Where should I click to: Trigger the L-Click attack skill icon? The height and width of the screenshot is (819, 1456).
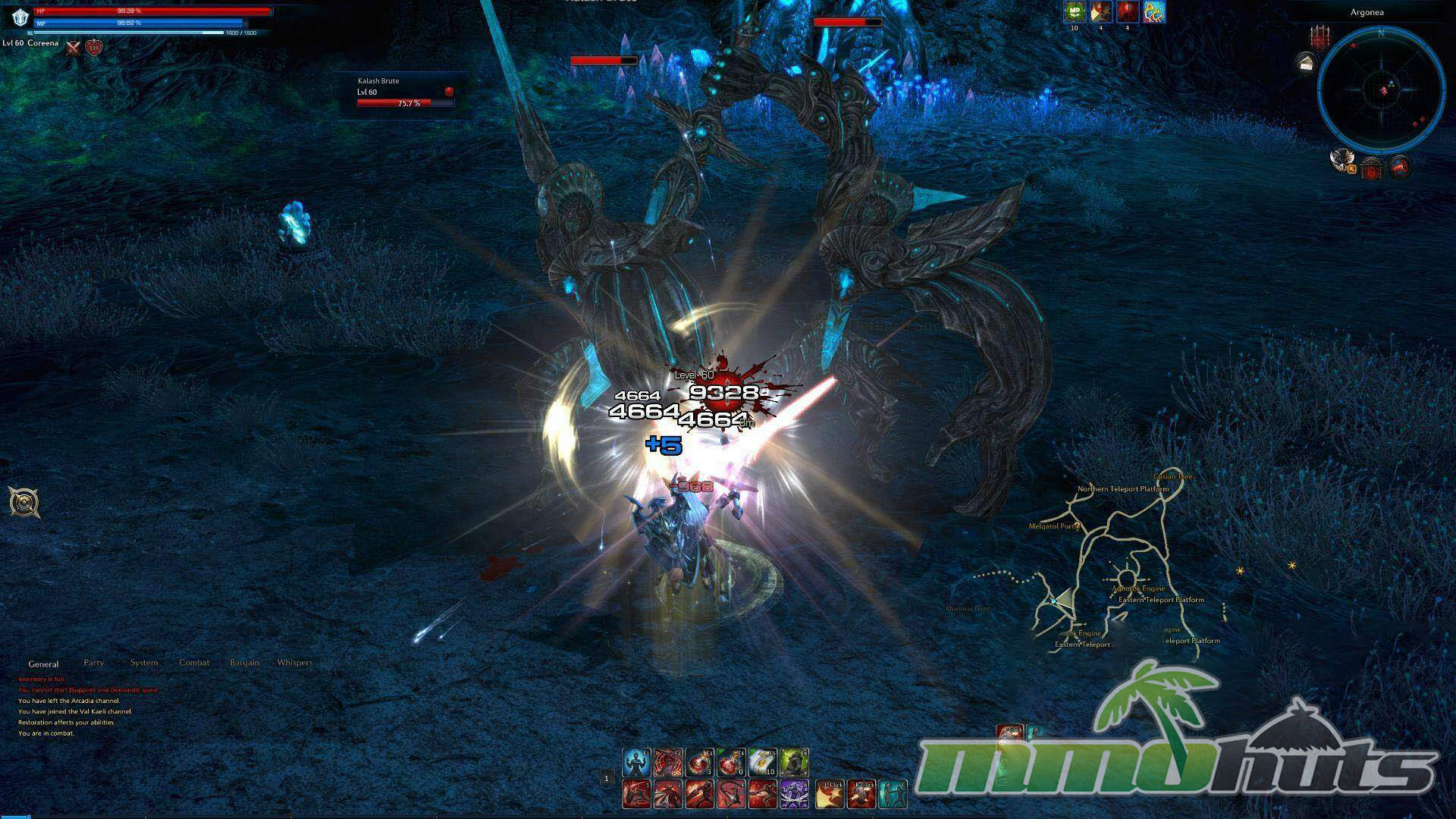[x=831, y=794]
